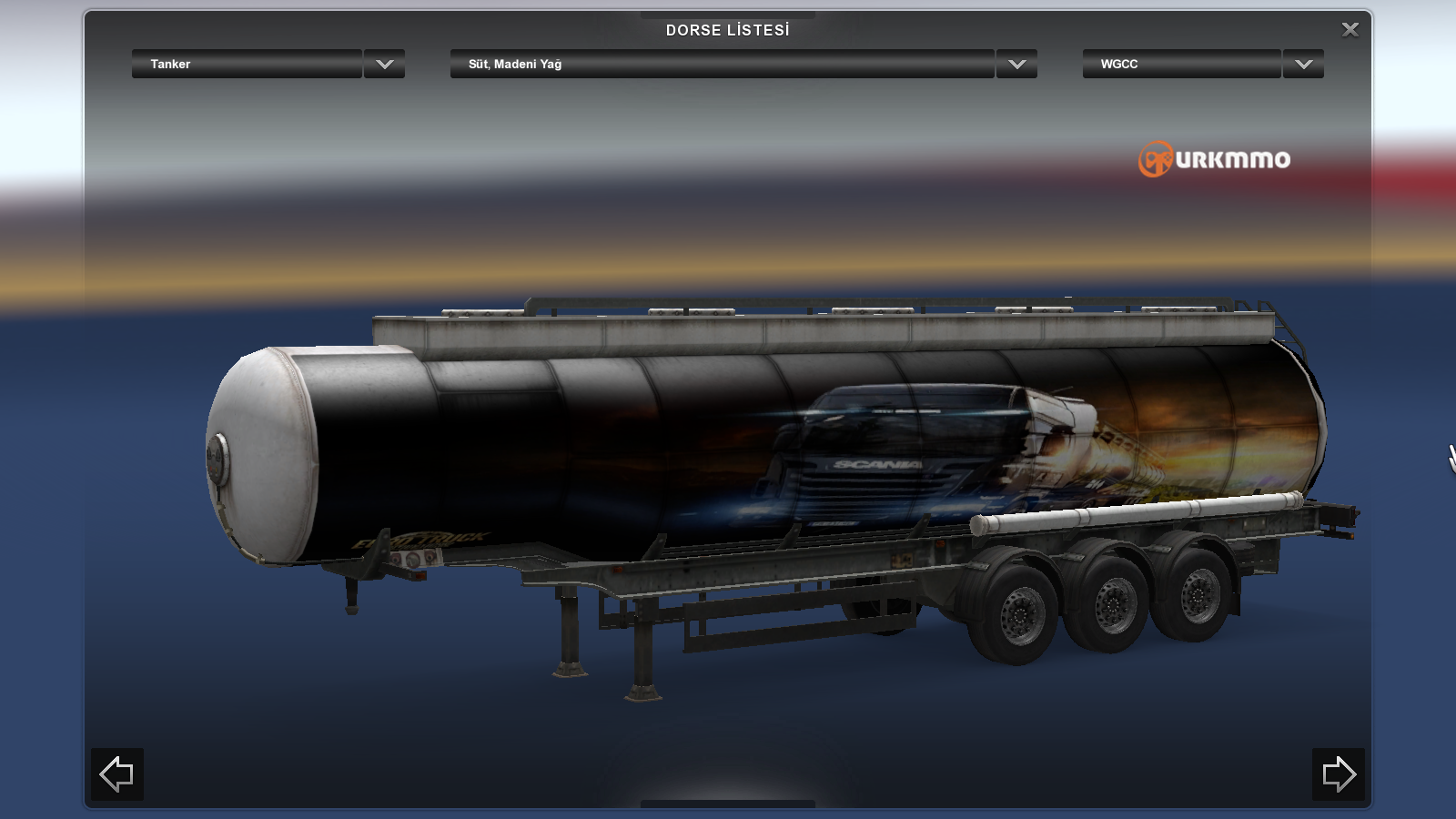
Task: Choose a different cargo via the middle selector
Action: 719,65
